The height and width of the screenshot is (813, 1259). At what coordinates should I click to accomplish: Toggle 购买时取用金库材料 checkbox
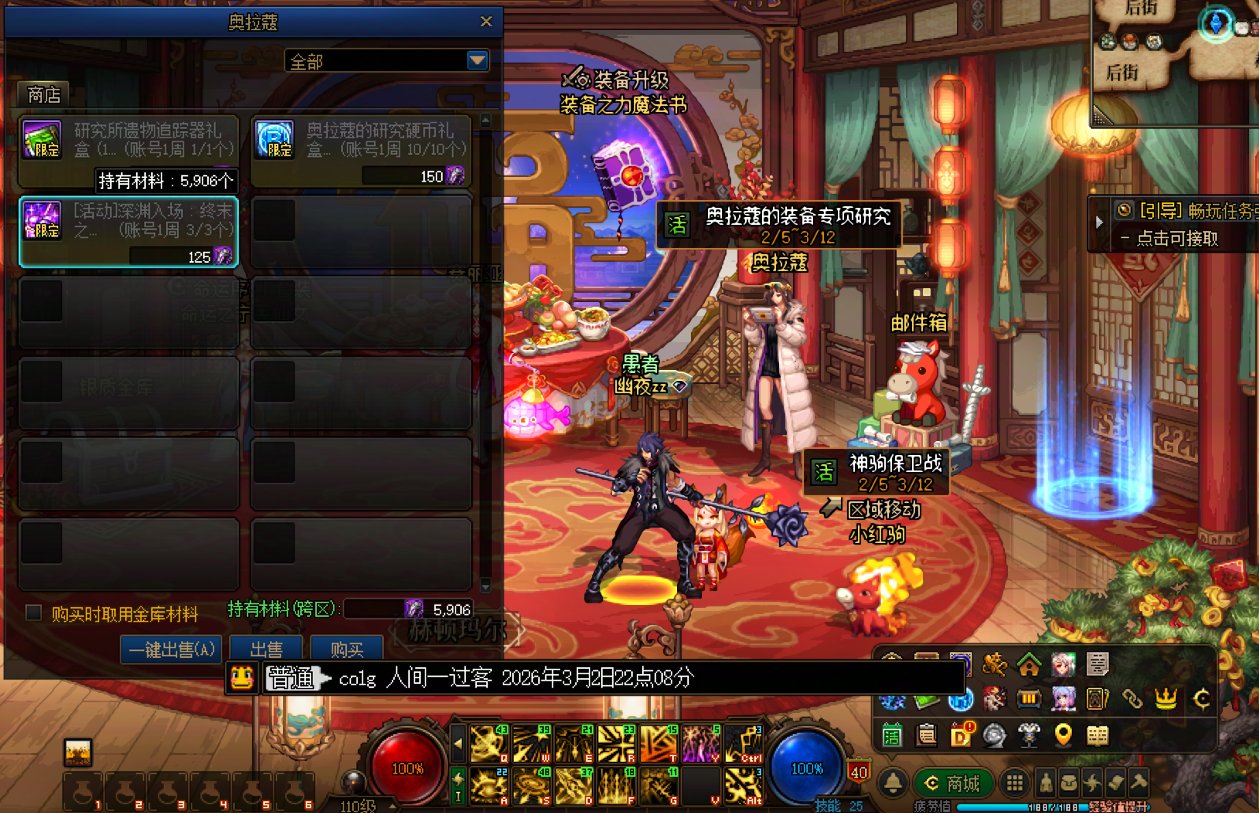click(34, 613)
